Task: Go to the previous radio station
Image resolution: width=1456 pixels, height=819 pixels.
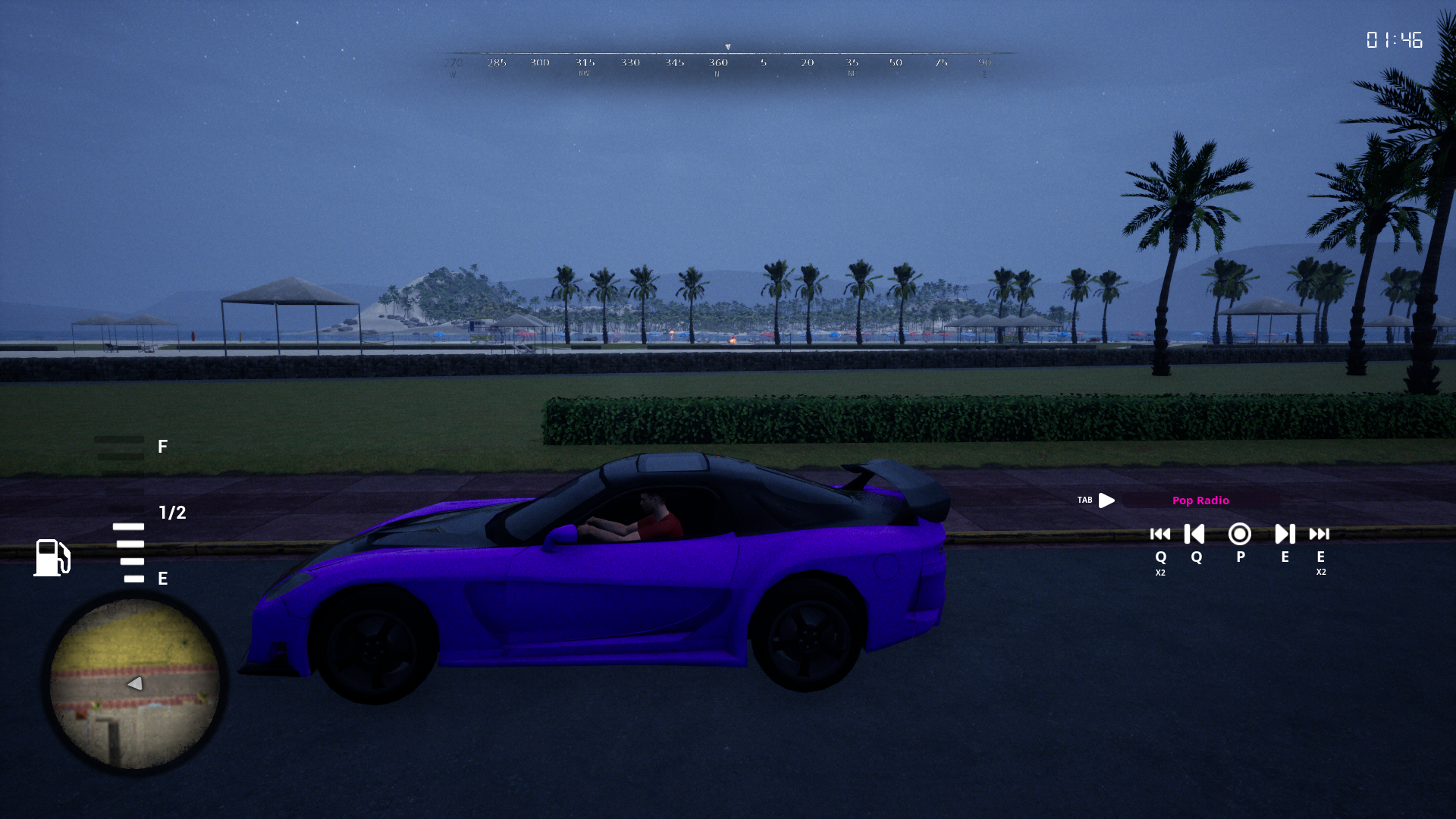Action: [1195, 535]
